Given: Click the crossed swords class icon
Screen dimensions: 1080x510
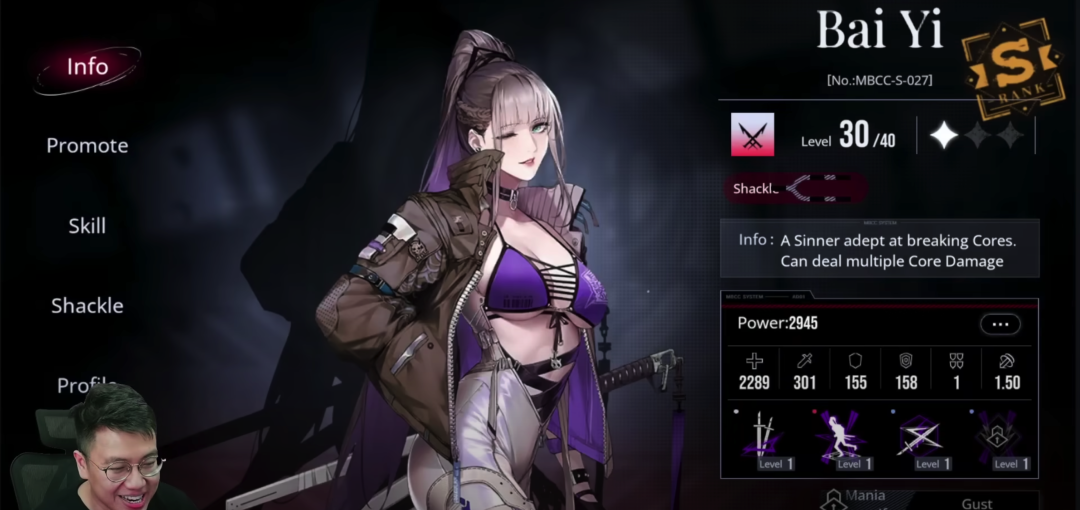Looking at the screenshot, I should click(752, 135).
